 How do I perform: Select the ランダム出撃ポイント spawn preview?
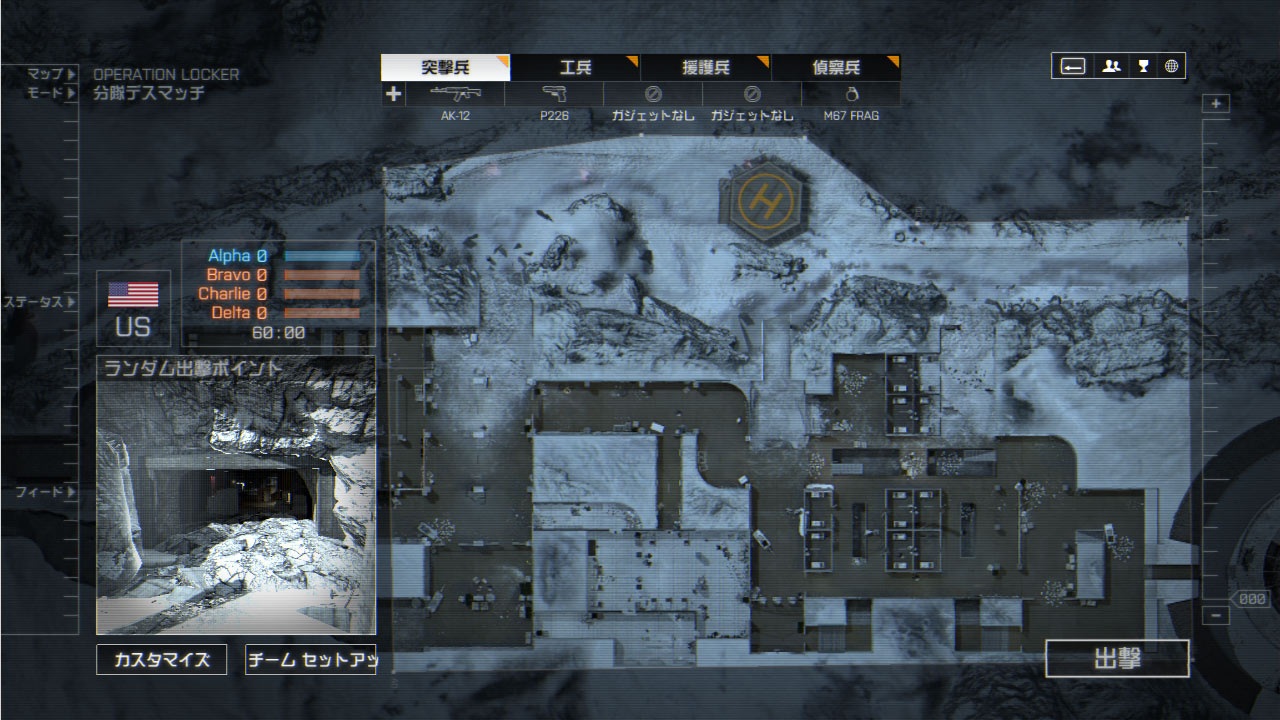[236, 495]
